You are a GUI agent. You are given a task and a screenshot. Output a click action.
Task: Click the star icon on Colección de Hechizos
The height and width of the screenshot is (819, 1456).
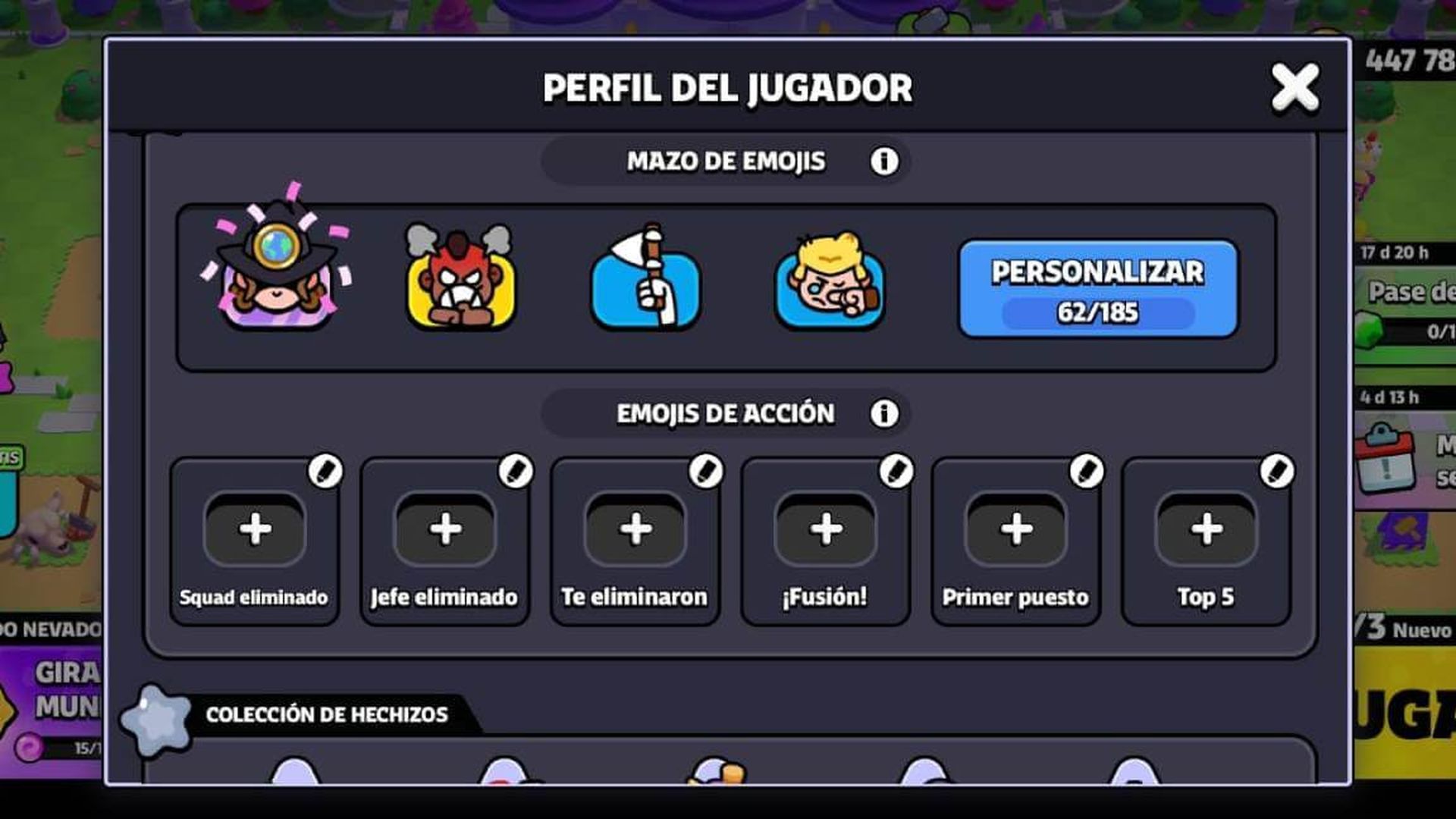[x=158, y=713]
